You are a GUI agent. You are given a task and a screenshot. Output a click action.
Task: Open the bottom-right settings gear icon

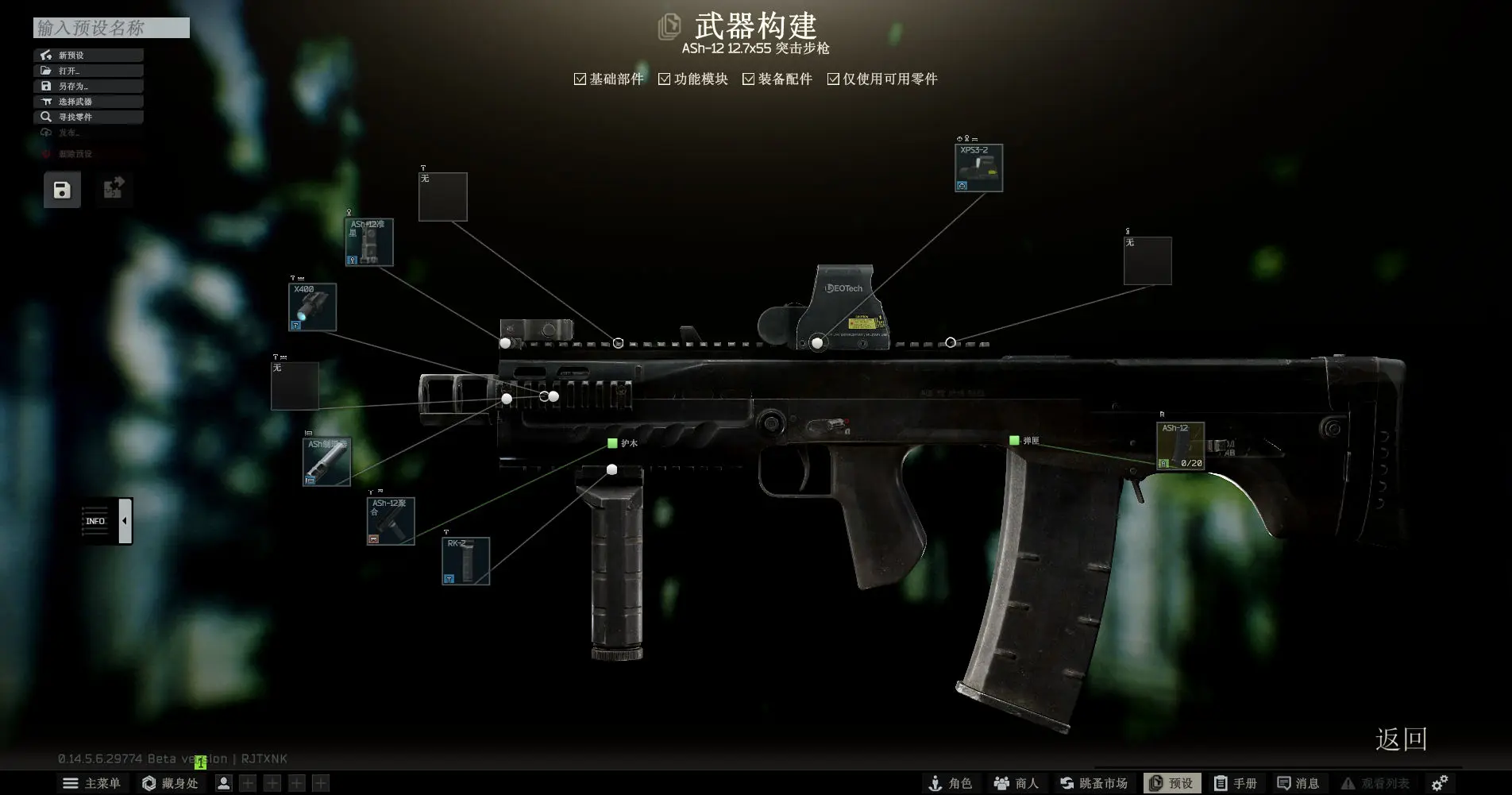pos(1439,782)
